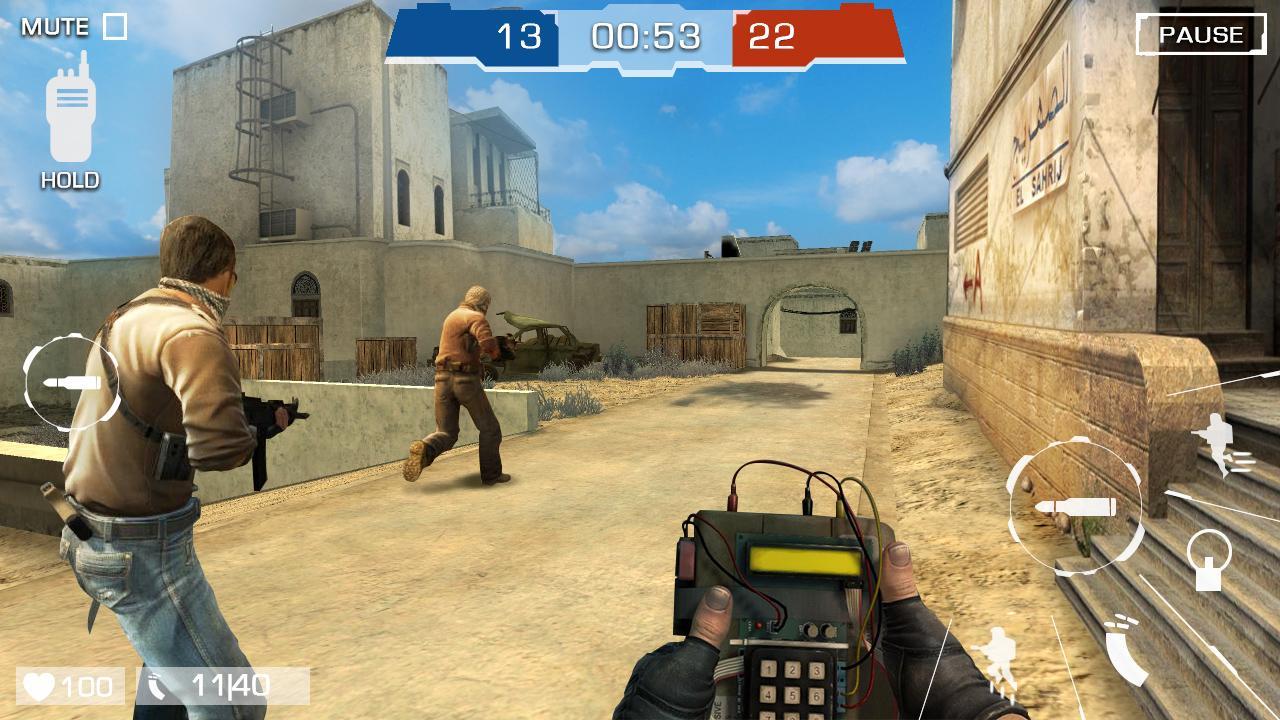Tap the right bullet fire trigger icon
The image size is (1280, 720).
point(1078,506)
